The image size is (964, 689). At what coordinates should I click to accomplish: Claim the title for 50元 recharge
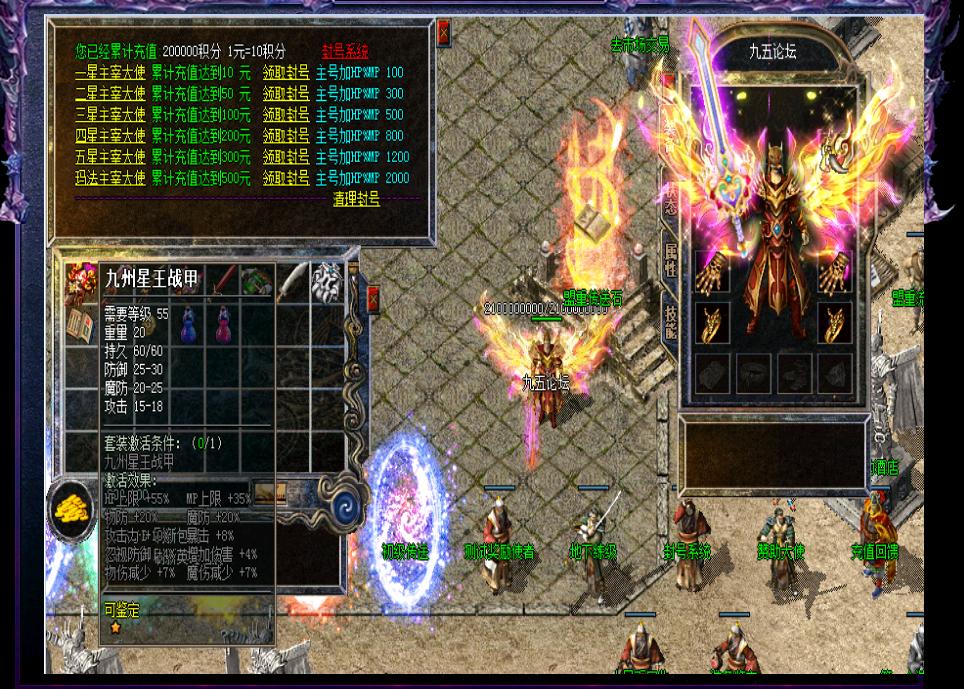285,94
